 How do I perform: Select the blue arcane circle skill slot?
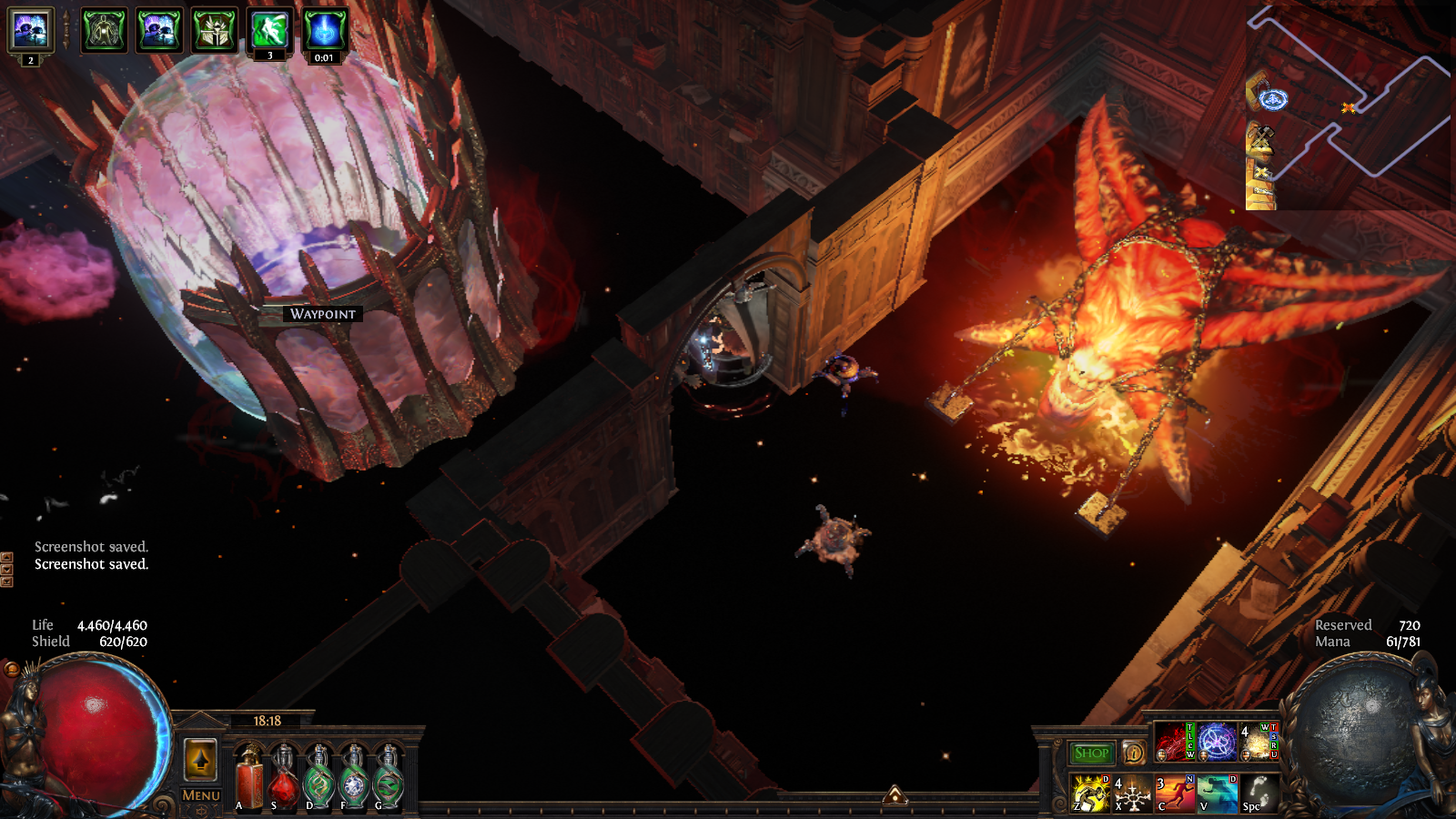(x=1217, y=742)
